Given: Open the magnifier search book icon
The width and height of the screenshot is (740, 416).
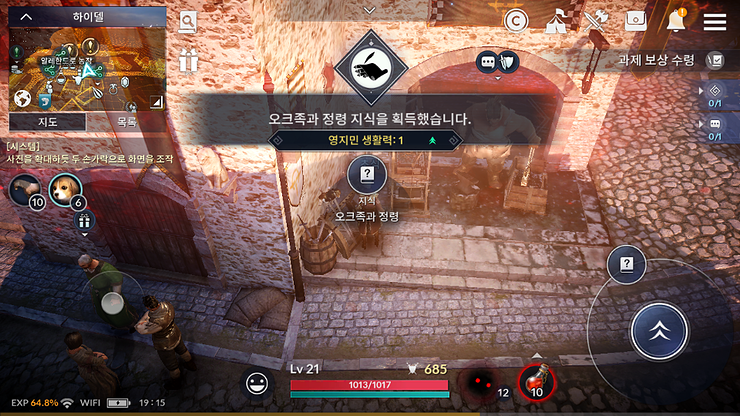Looking at the screenshot, I should (x=187, y=23).
